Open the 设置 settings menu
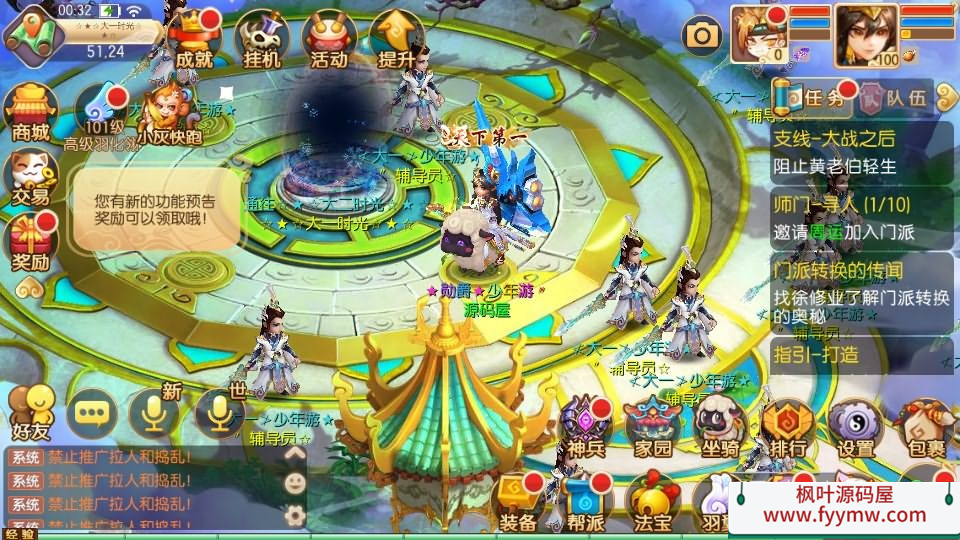This screenshot has width=960, height=540. click(x=856, y=426)
